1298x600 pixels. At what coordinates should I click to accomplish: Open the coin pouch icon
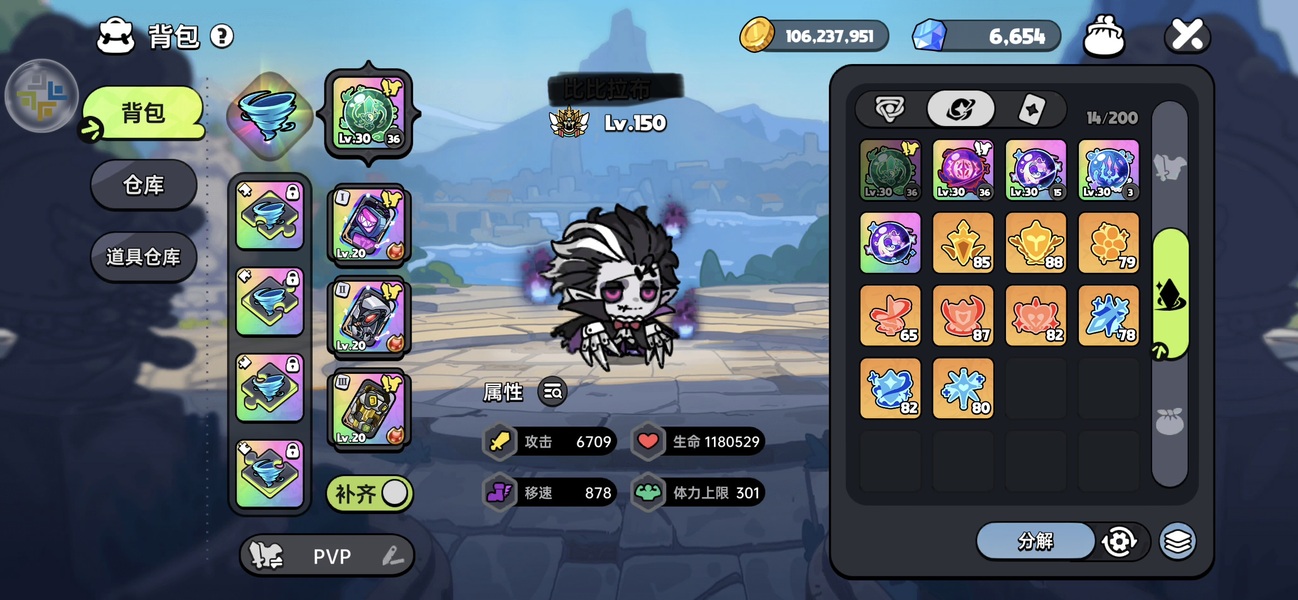coord(1104,37)
